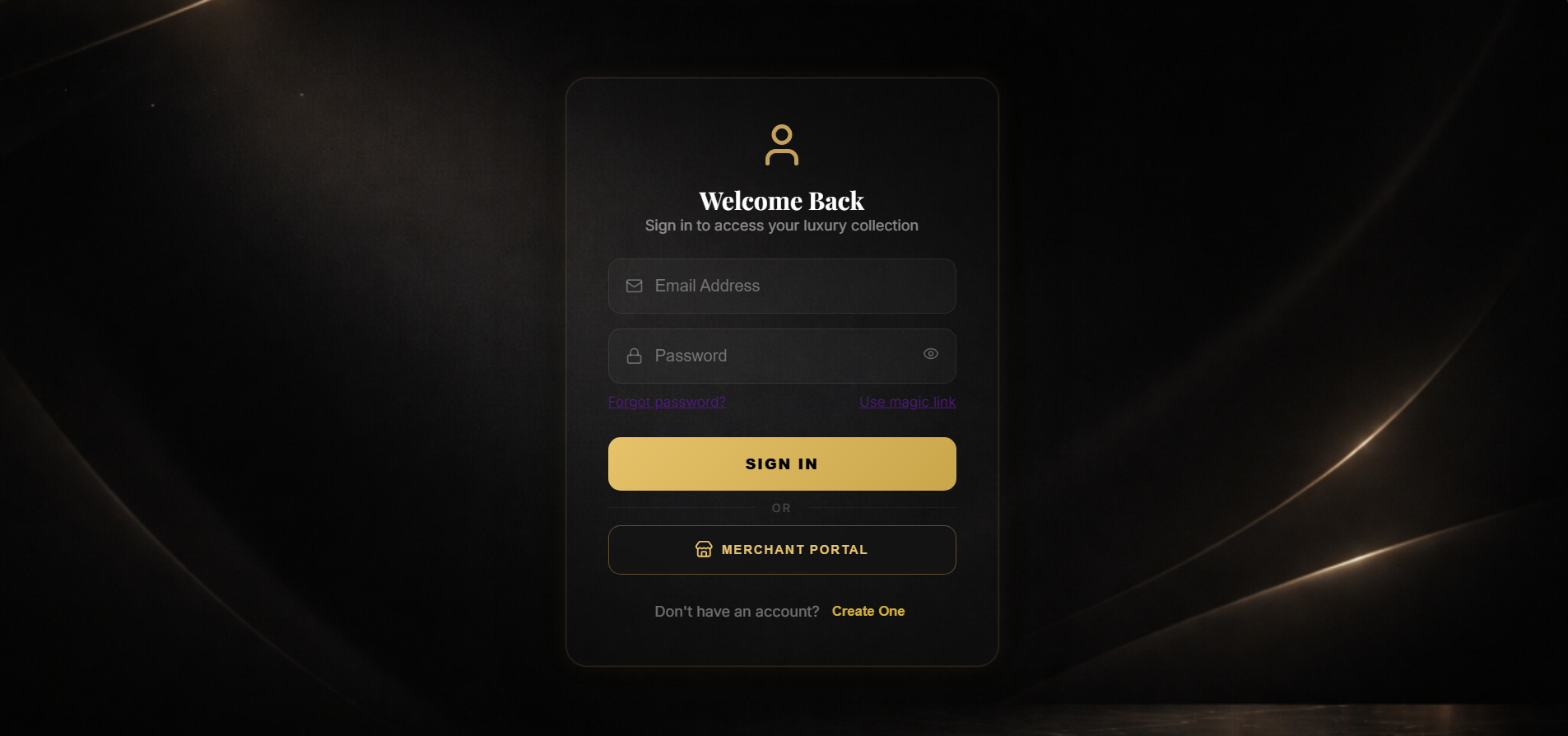
Task: Click the storefront icon on Merchant Portal button
Action: (x=704, y=549)
